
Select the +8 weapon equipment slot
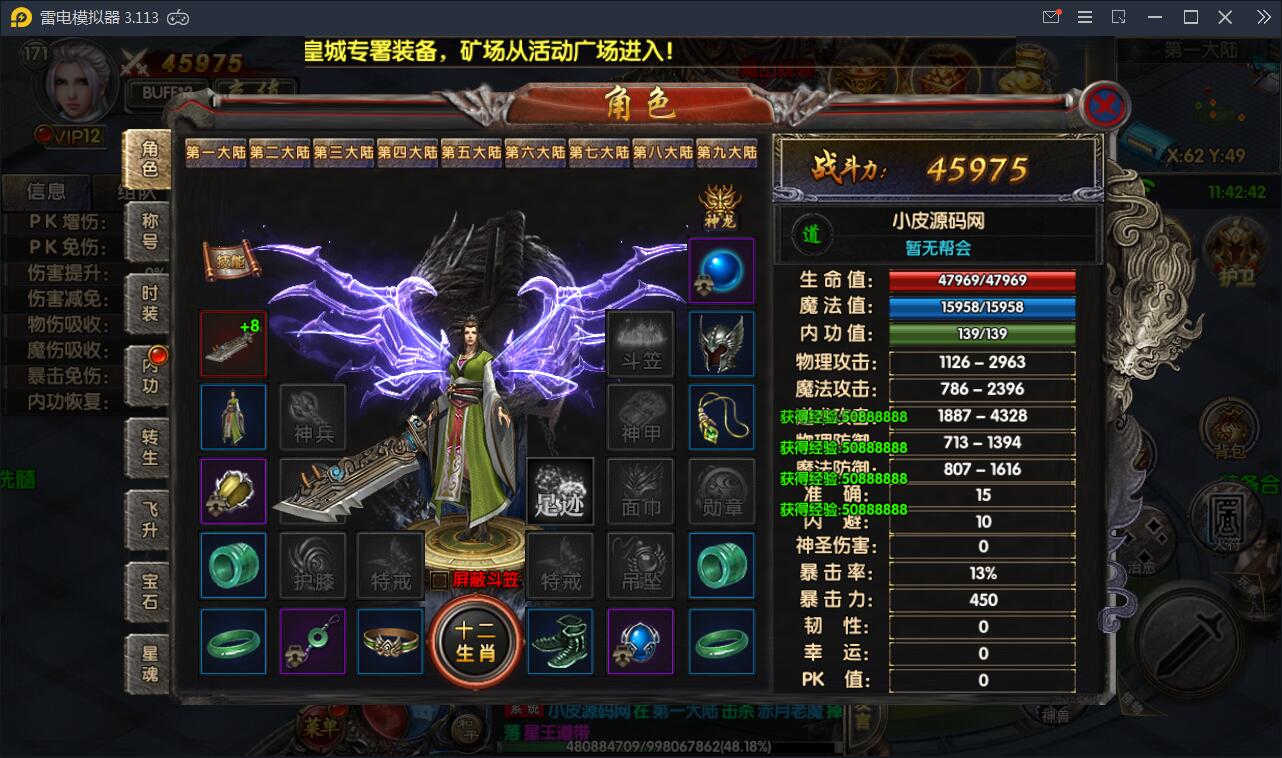[233, 342]
